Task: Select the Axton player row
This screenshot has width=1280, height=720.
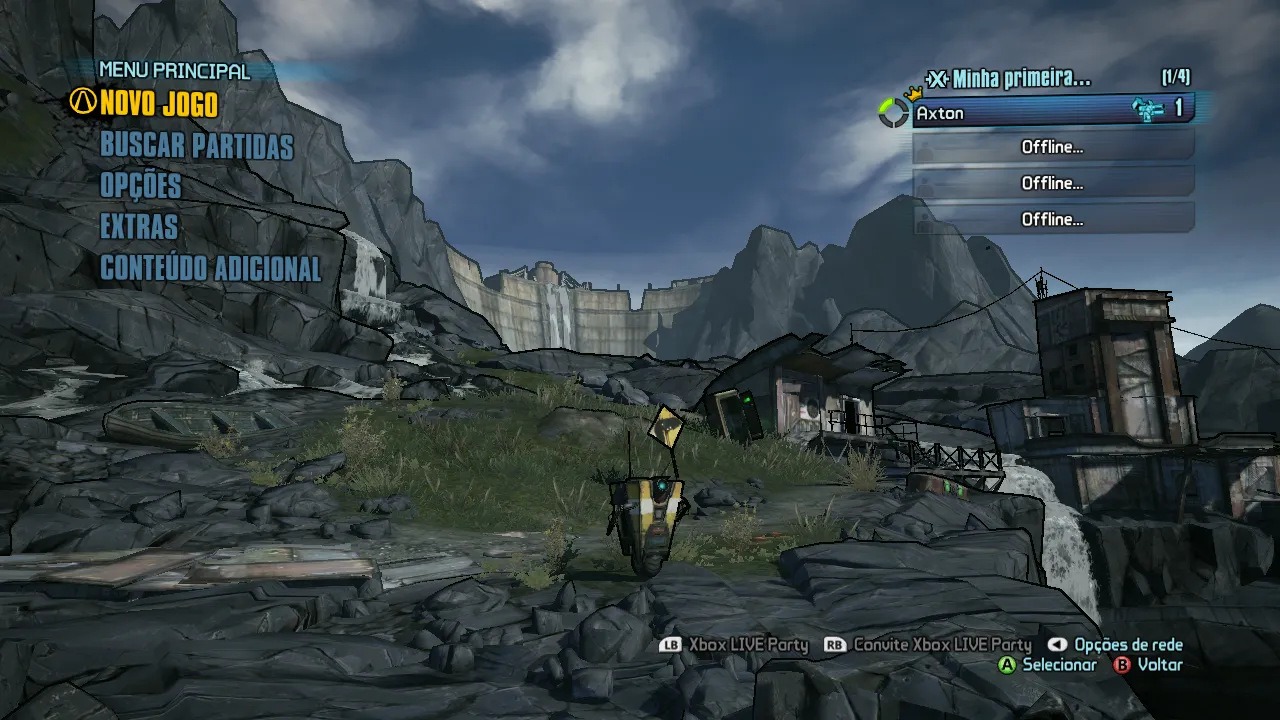Action: click(1052, 111)
